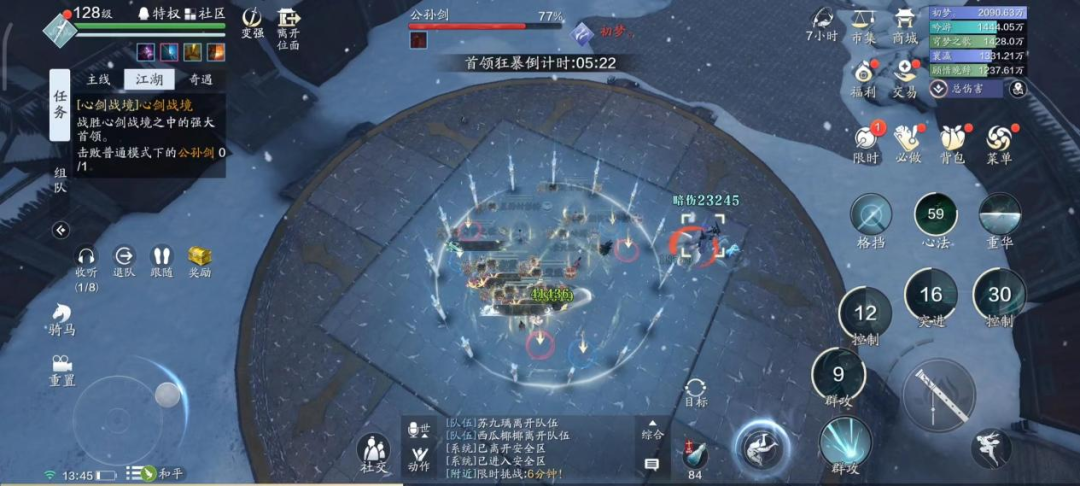Open the 限时 limited-time events

[x=866, y=141]
